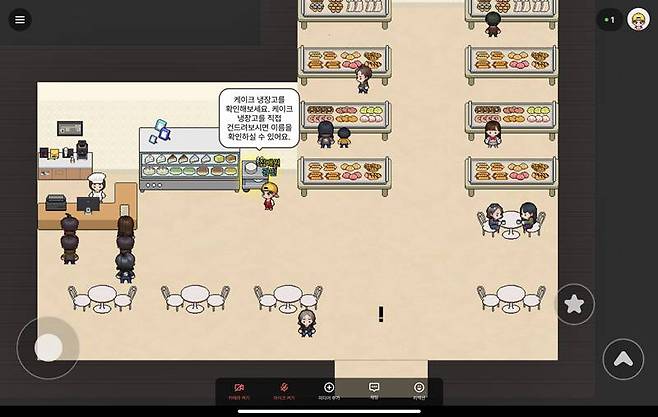Open the emoji reaction menu
The width and height of the screenshot is (658, 417).
(419, 390)
